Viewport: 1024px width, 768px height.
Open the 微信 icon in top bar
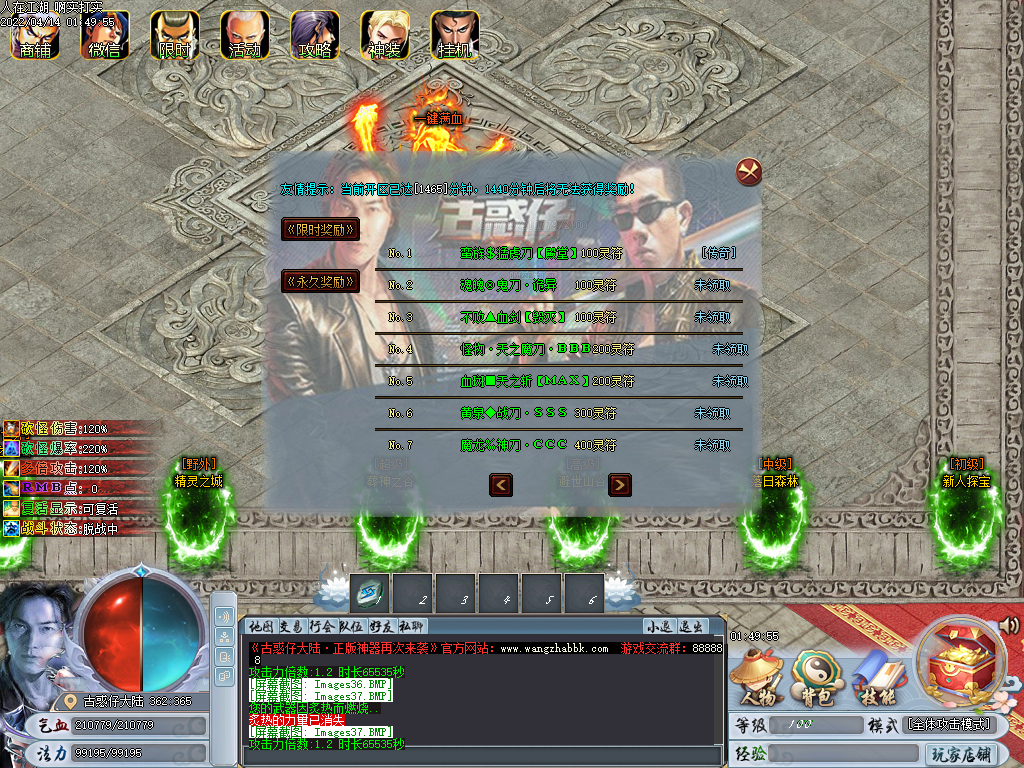coord(105,35)
